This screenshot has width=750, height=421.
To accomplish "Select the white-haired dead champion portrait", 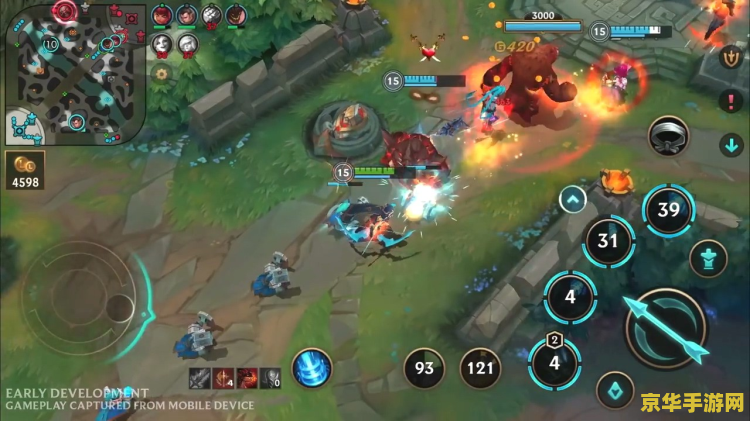I will [187, 44].
